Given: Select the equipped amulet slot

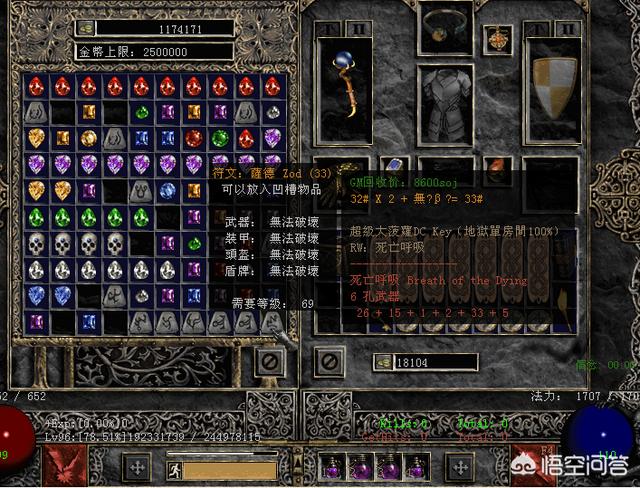Looking at the screenshot, I should click(x=496, y=38).
